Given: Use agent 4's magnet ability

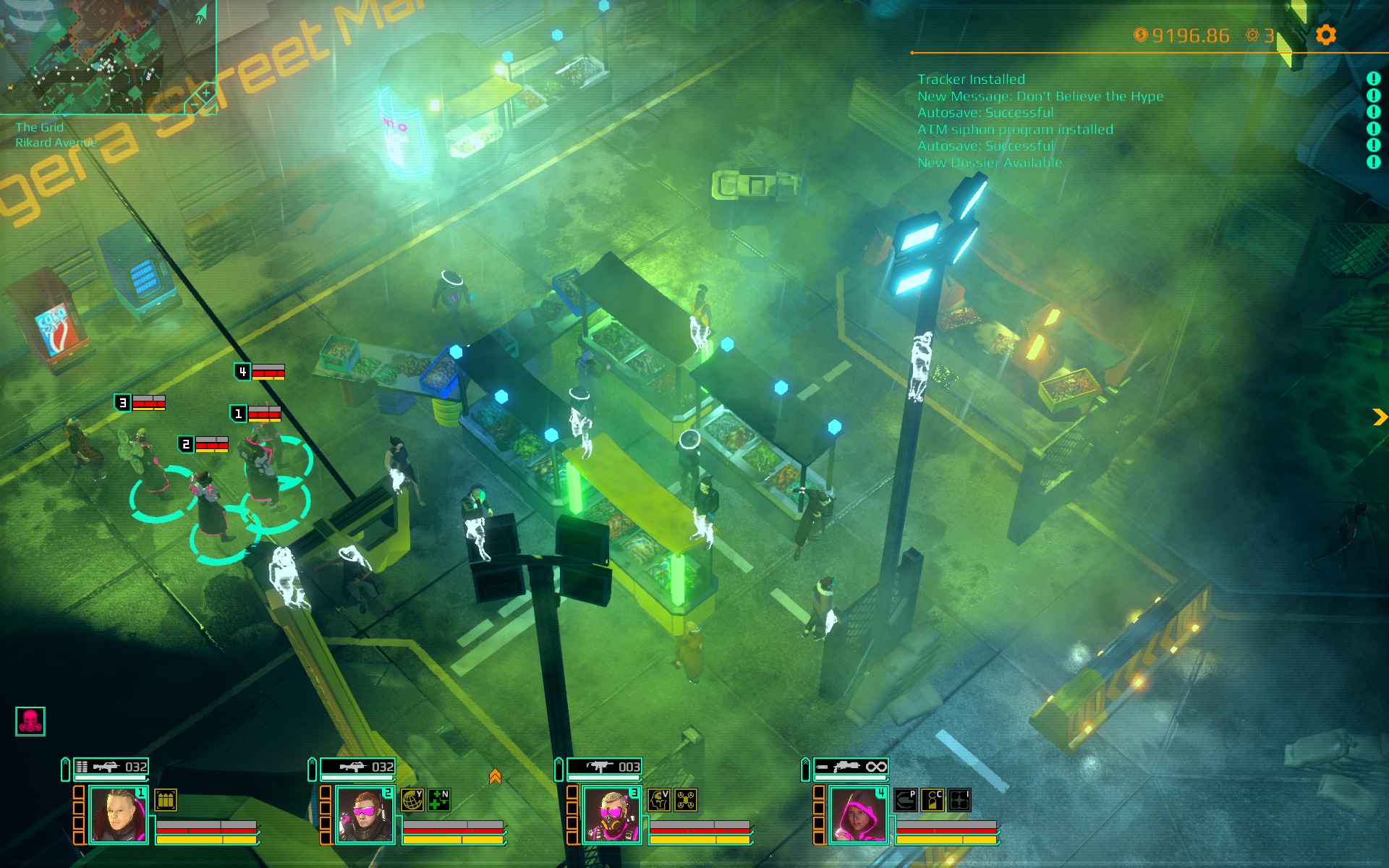Looking at the screenshot, I should click(x=906, y=800).
